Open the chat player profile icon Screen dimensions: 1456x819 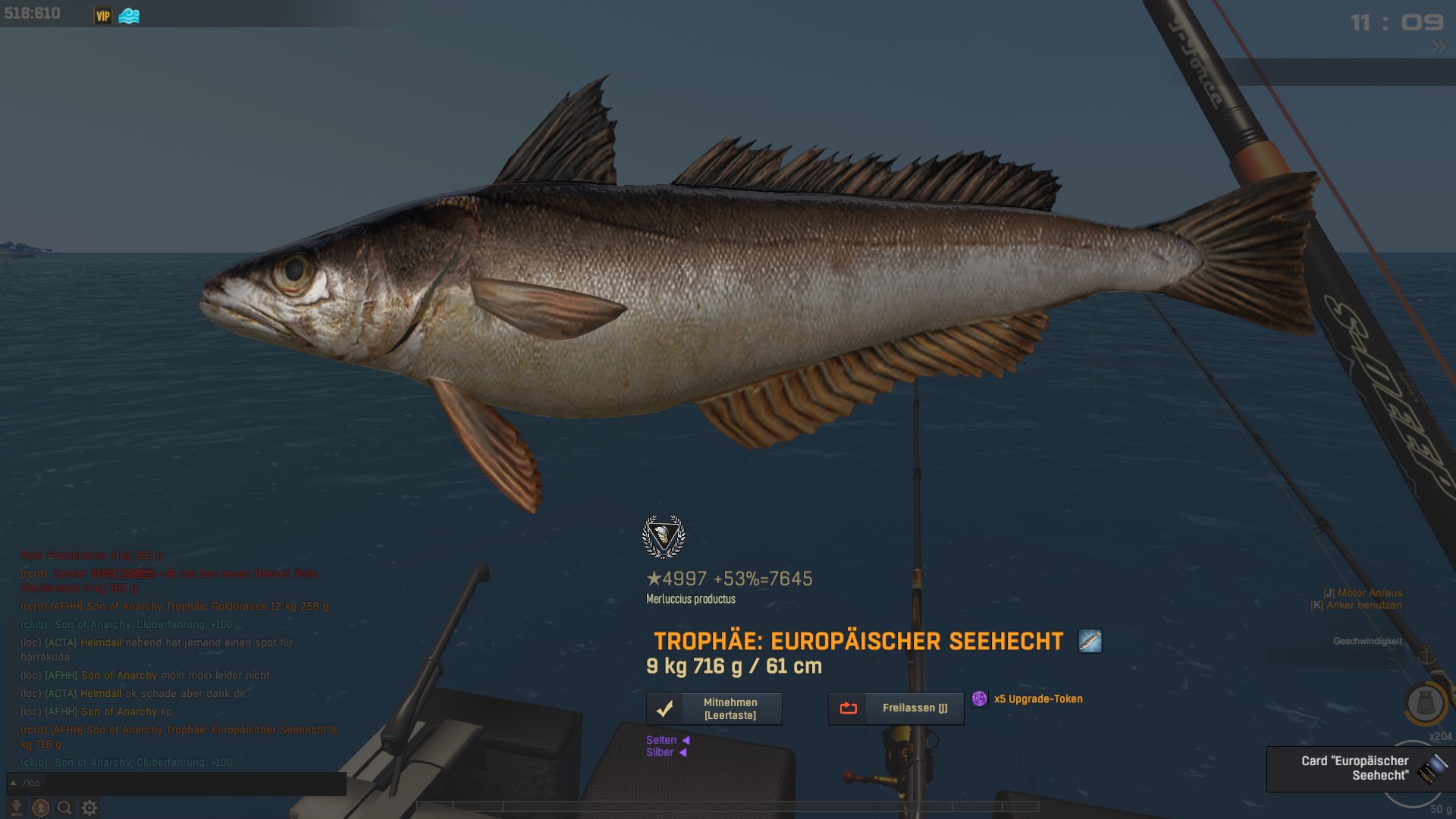point(41,808)
